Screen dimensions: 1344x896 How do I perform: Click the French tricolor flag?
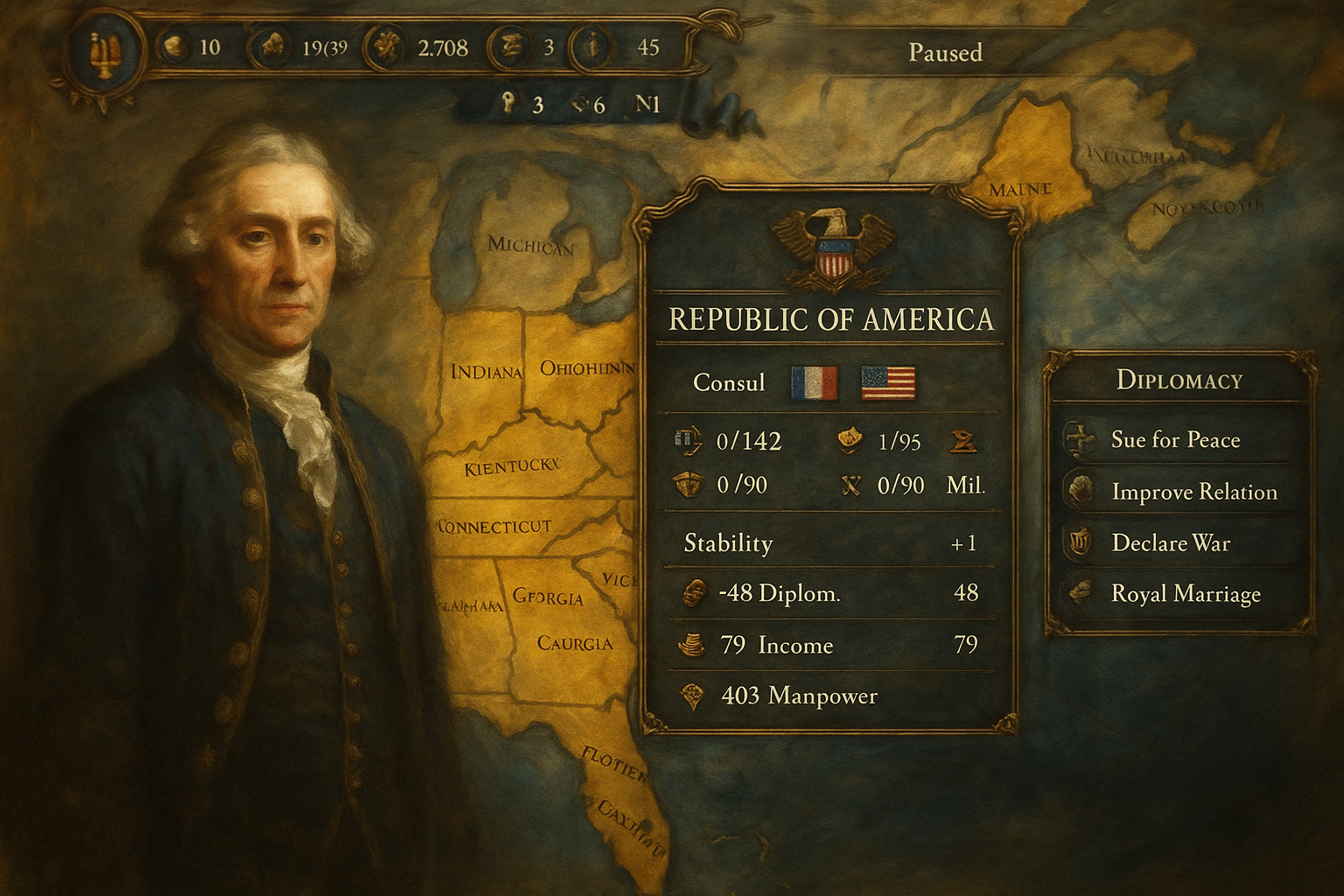814,383
